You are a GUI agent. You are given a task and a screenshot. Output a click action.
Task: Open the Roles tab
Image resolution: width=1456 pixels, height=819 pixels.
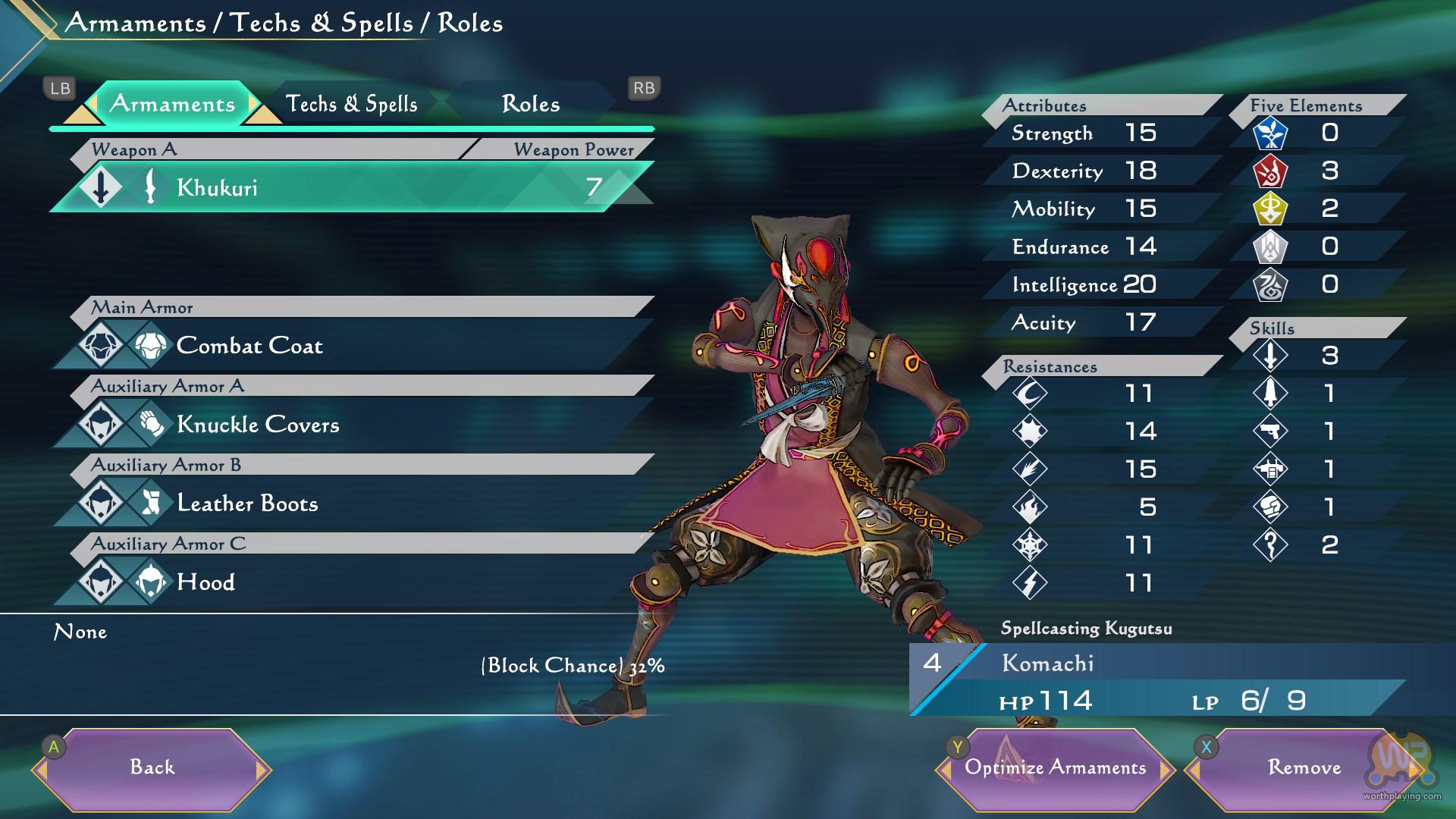coord(530,104)
